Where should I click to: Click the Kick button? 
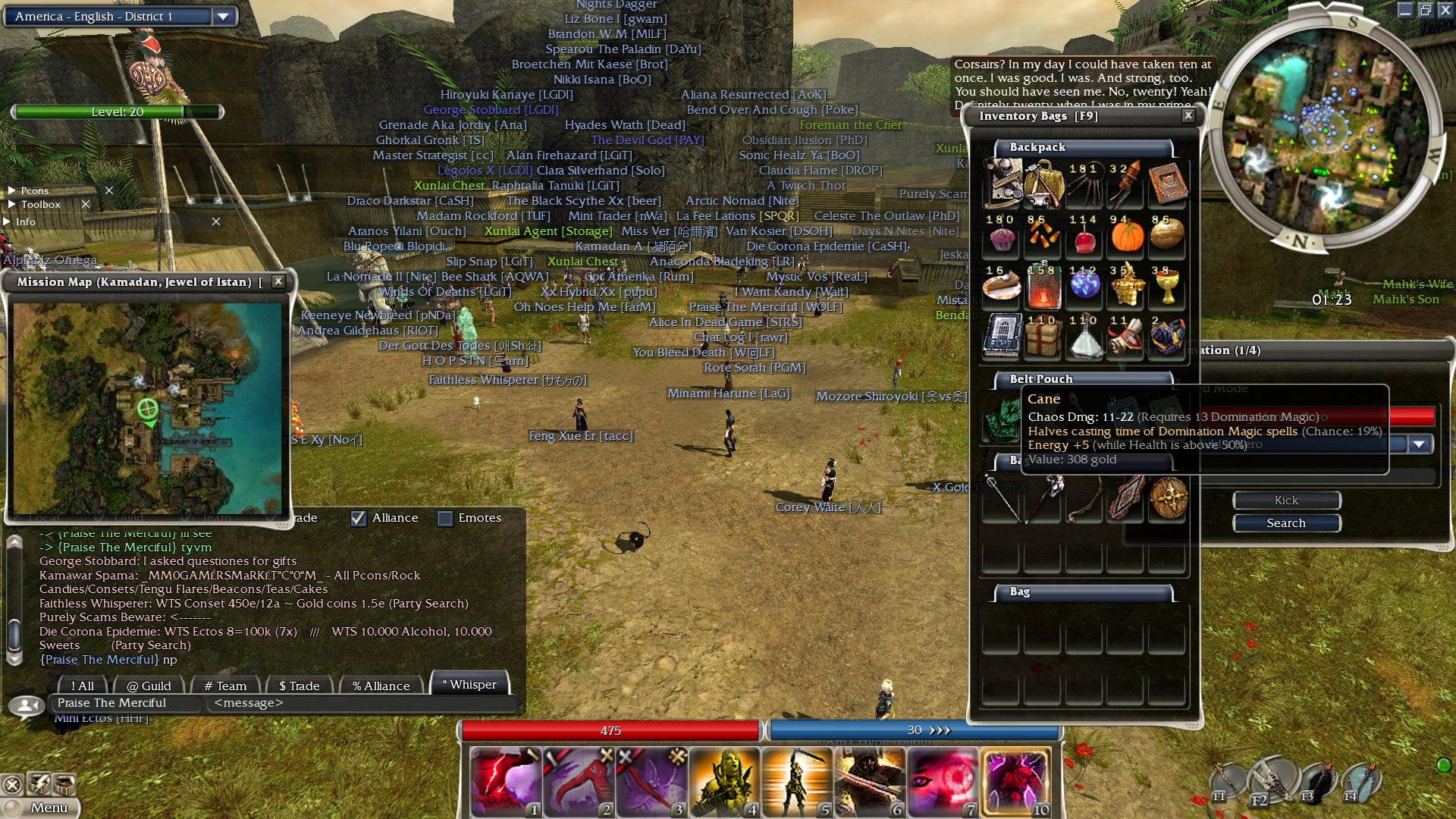[1286, 500]
